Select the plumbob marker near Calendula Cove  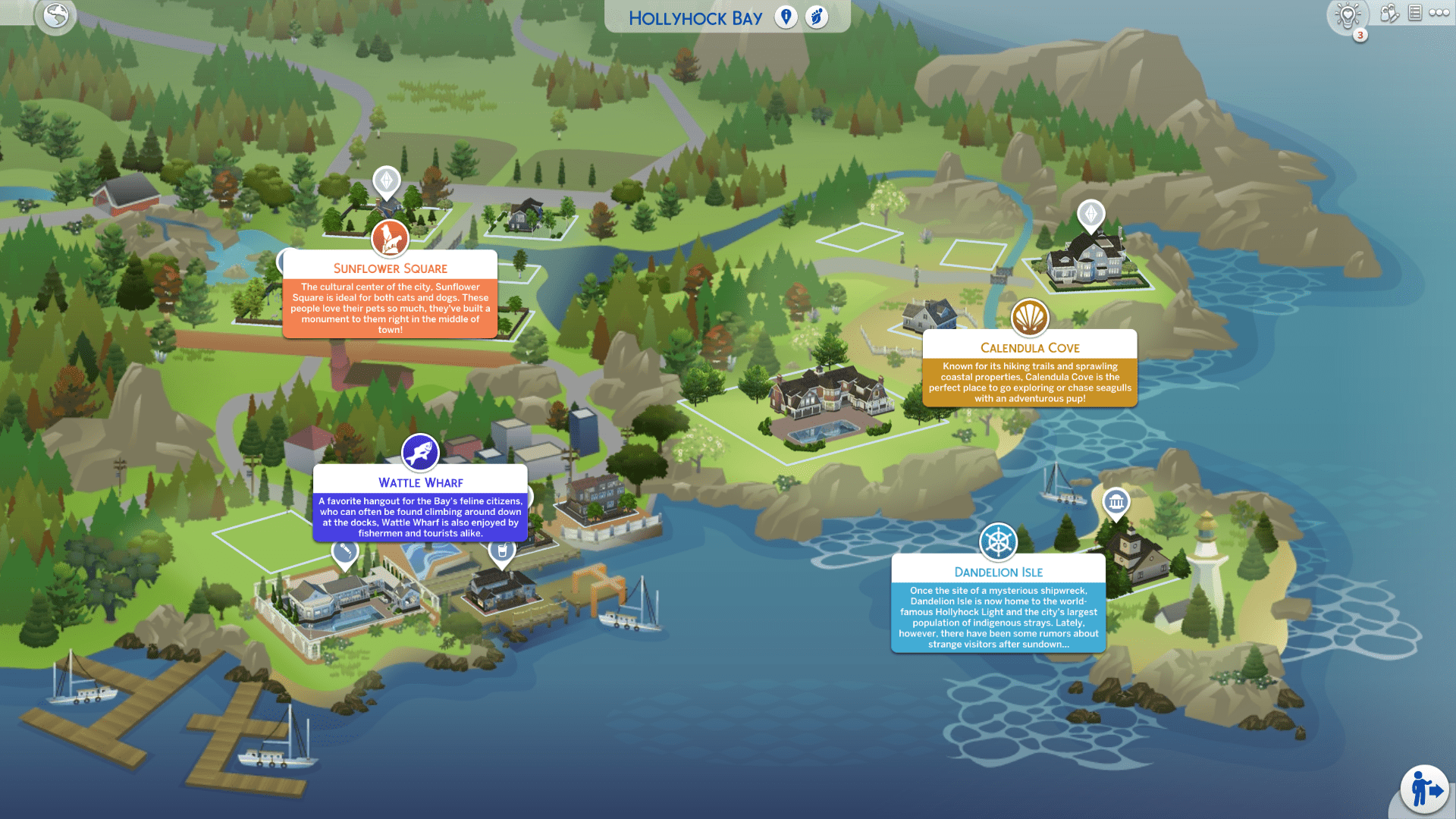[1090, 215]
